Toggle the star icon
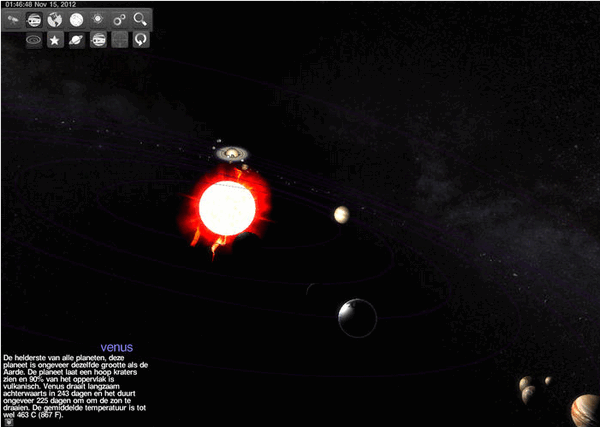The height and width of the screenshot is (427, 600). (55, 41)
